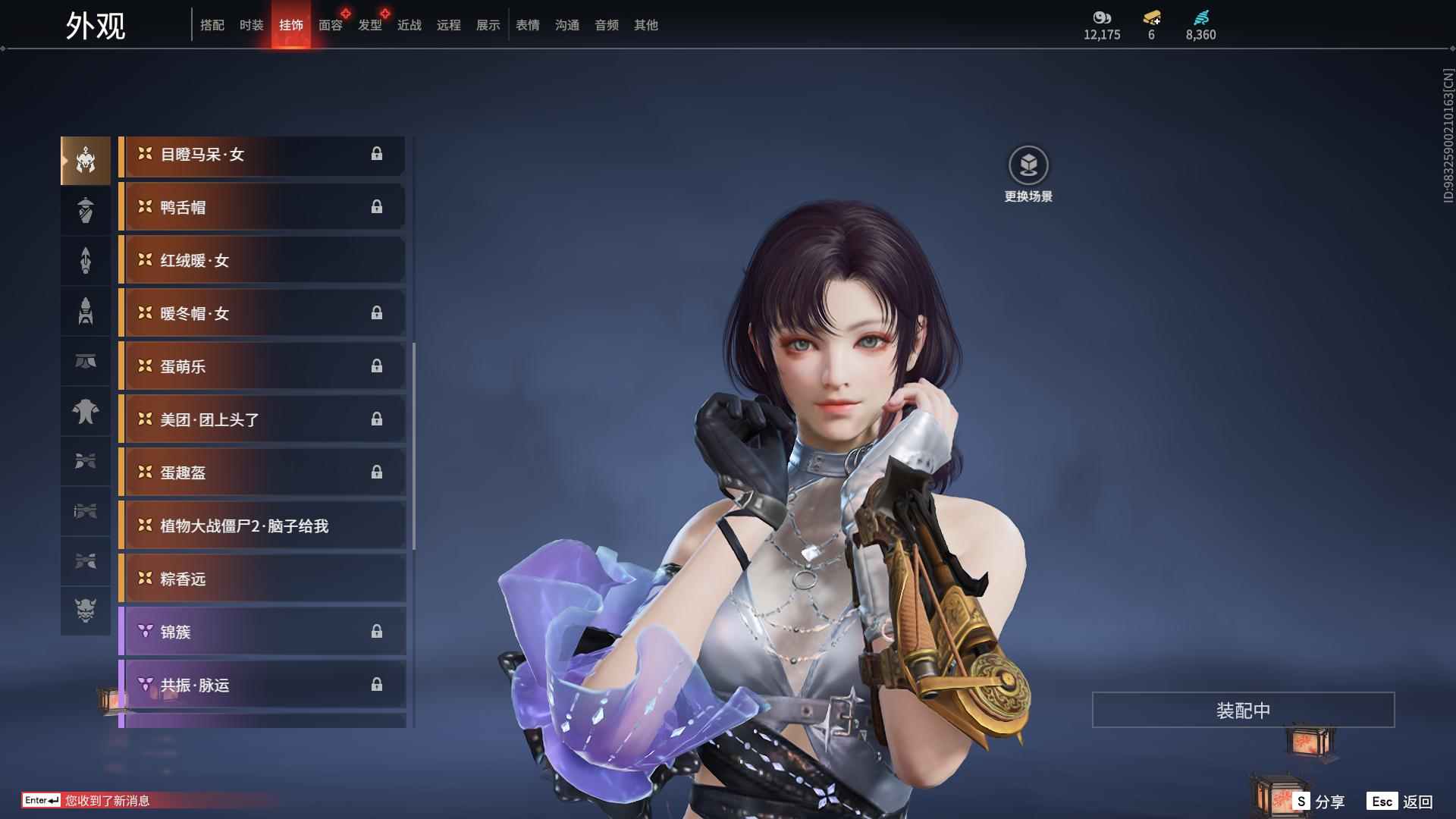Select the shirt-shaped accessory category icon
1456x819 pixels.
[86, 412]
